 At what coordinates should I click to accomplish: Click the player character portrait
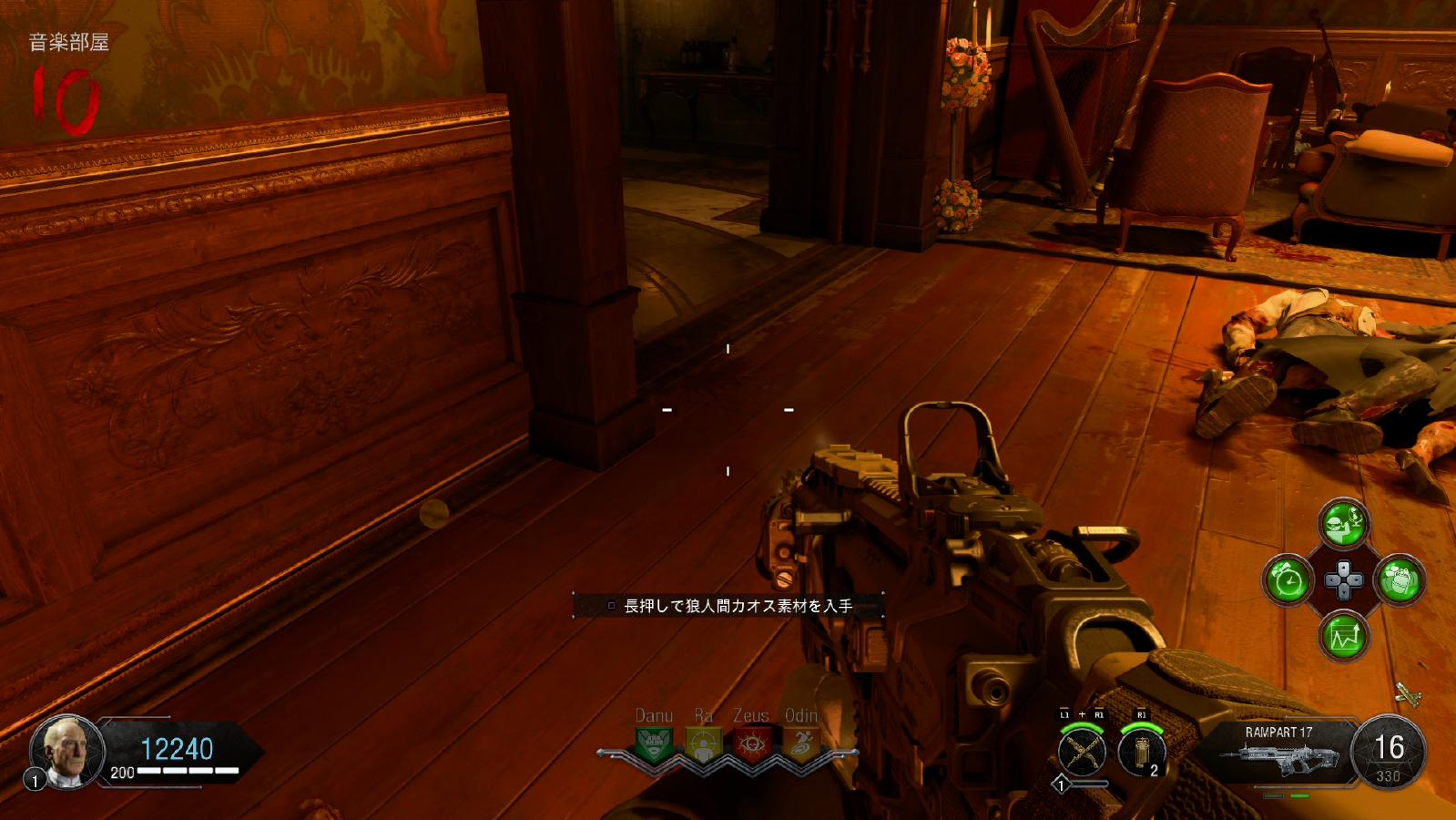[x=67, y=751]
